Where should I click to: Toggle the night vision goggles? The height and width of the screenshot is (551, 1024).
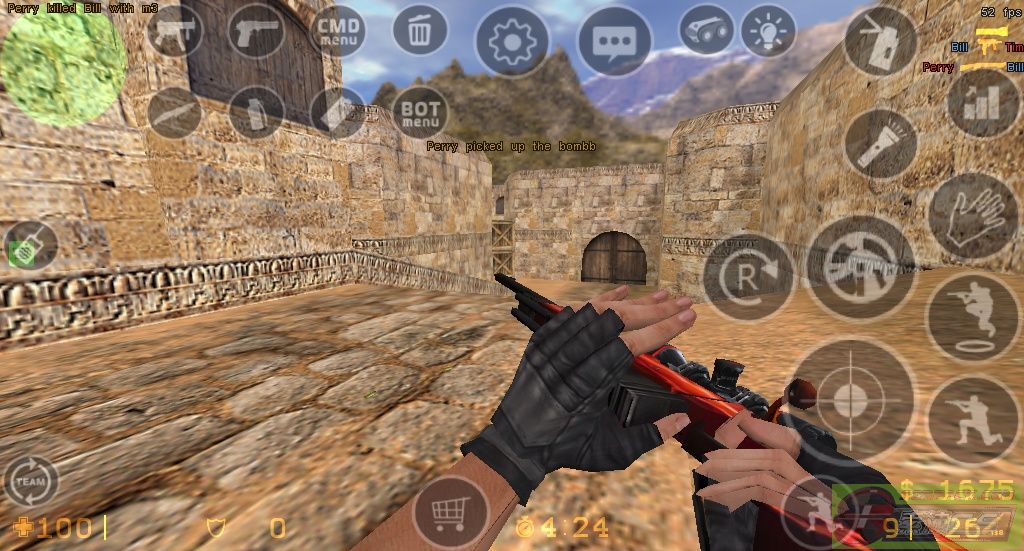coord(706,30)
